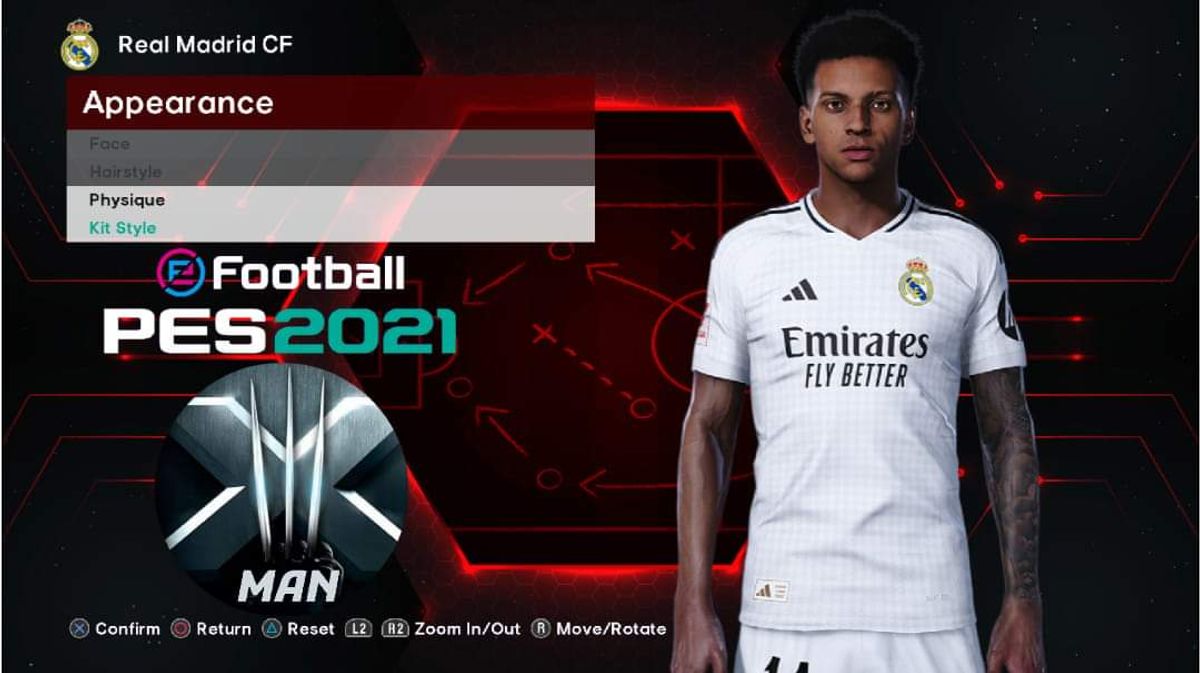Choose the Physique menu entry
The height and width of the screenshot is (673, 1200).
pyautogui.click(x=127, y=200)
